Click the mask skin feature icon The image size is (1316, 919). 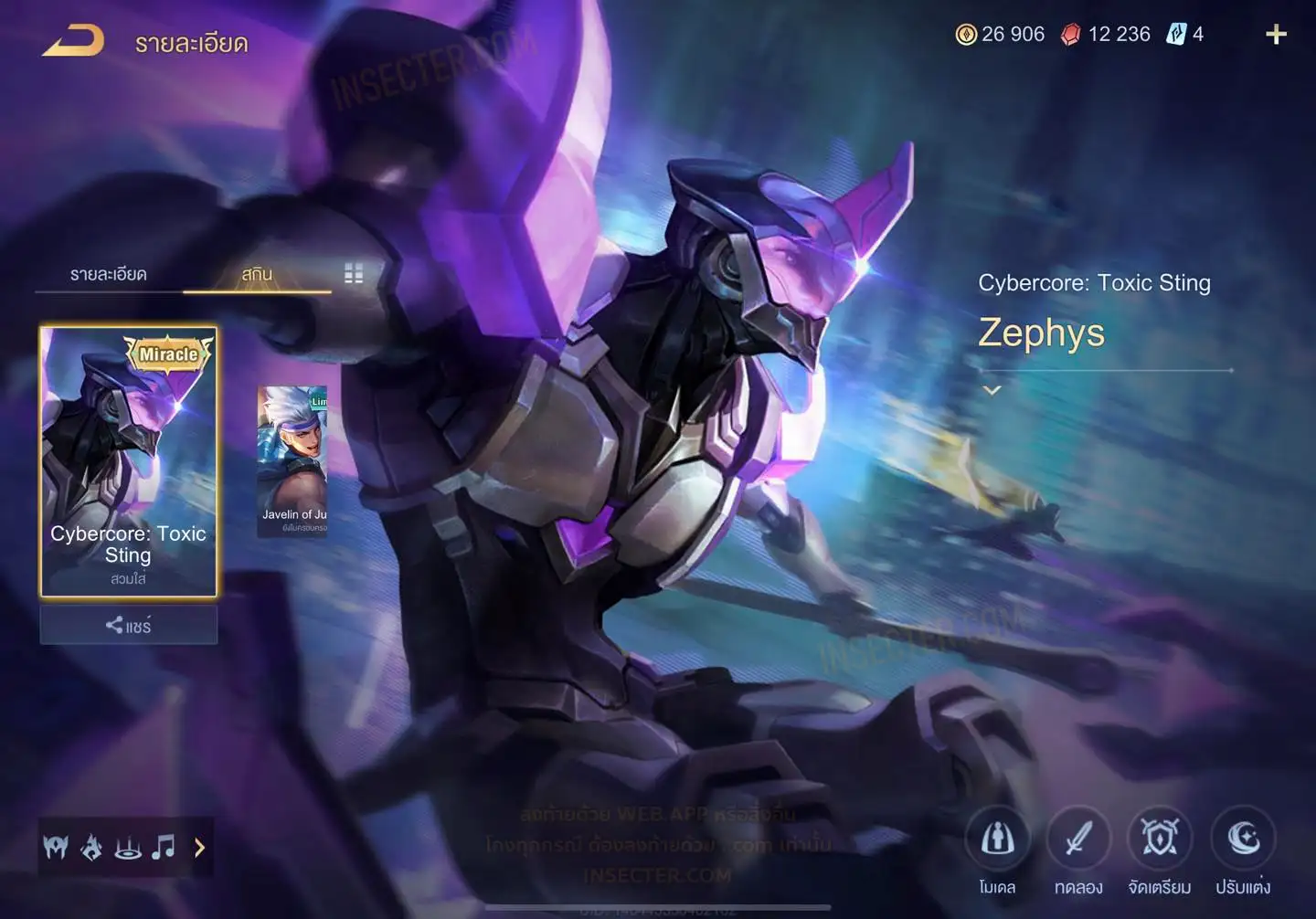point(56,848)
